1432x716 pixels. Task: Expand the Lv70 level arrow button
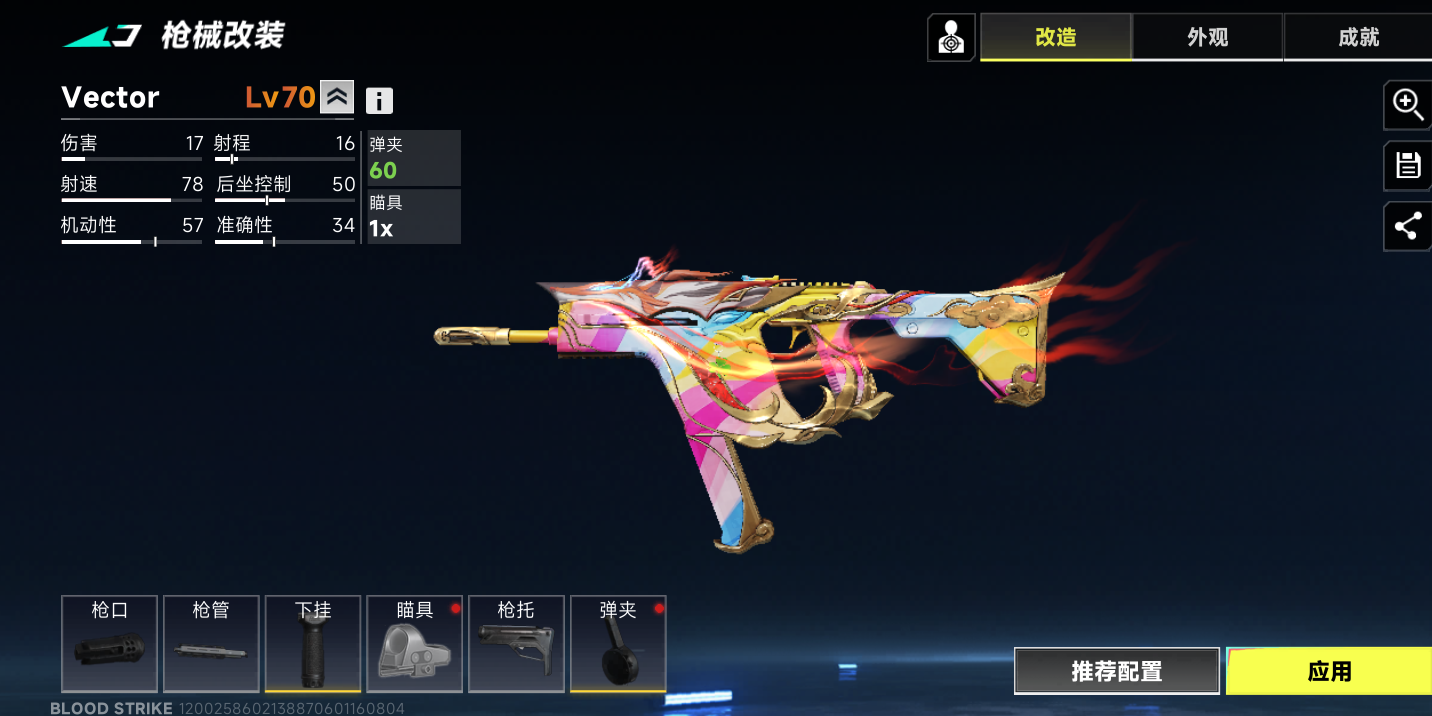point(337,97)
